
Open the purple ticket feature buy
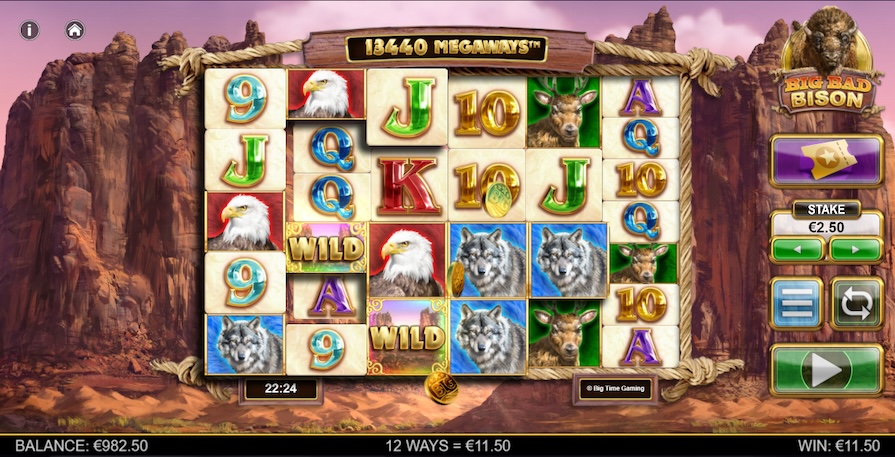pos(825,162)
